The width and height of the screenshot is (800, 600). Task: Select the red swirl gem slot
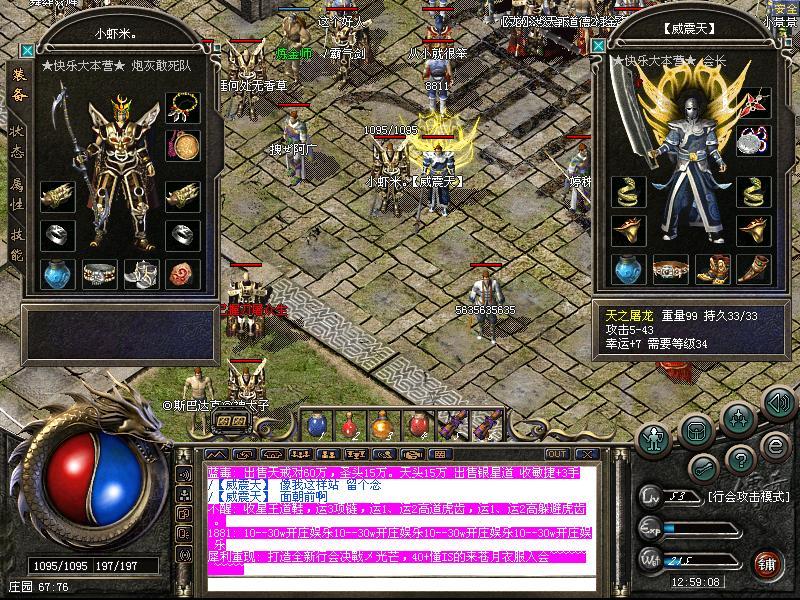[182, 272]
